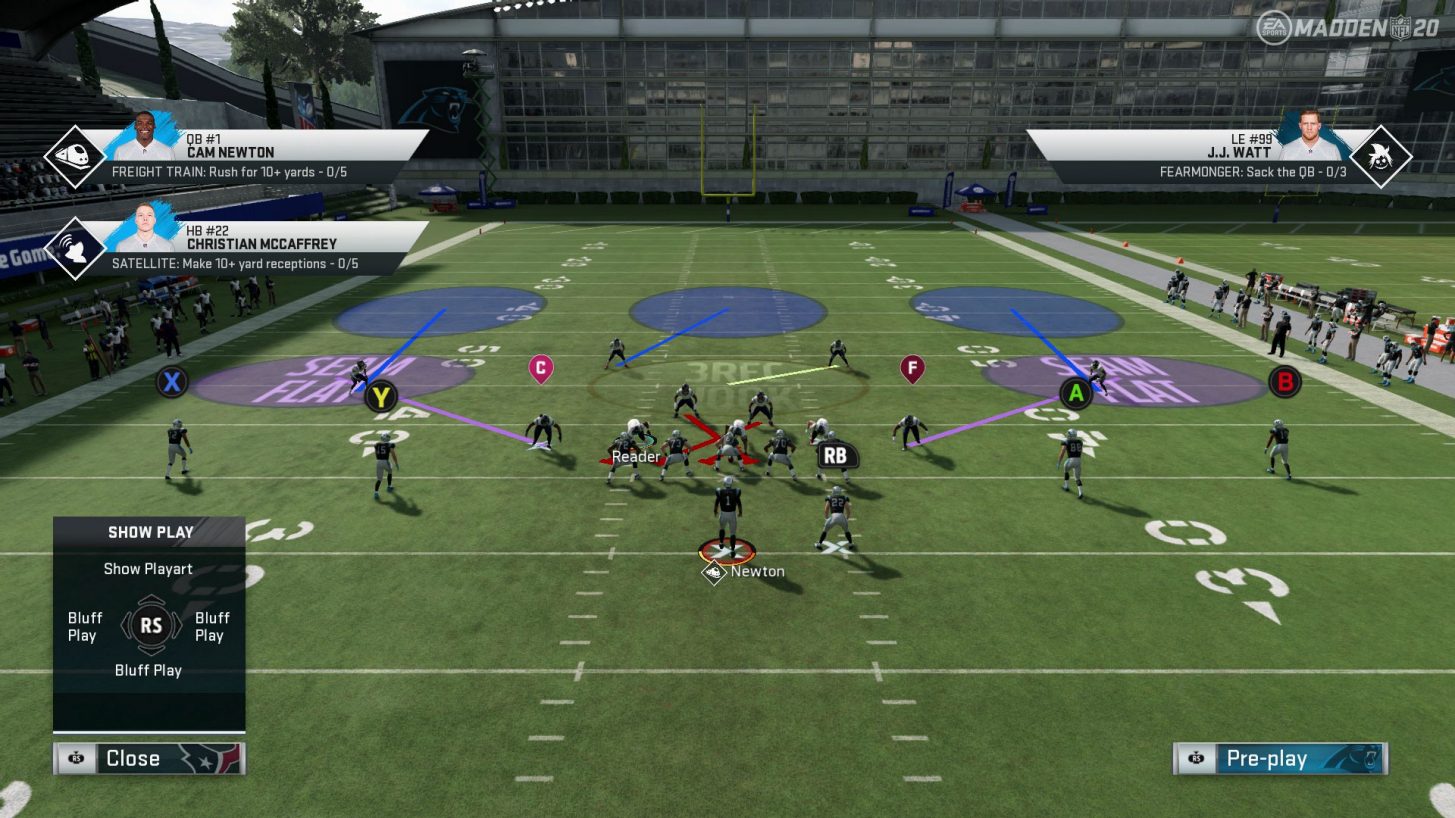This screenshot has width=1455, height=818.
Task: Toggle Show Playart option
Action: pyautogui.click(x=148, y=568)
